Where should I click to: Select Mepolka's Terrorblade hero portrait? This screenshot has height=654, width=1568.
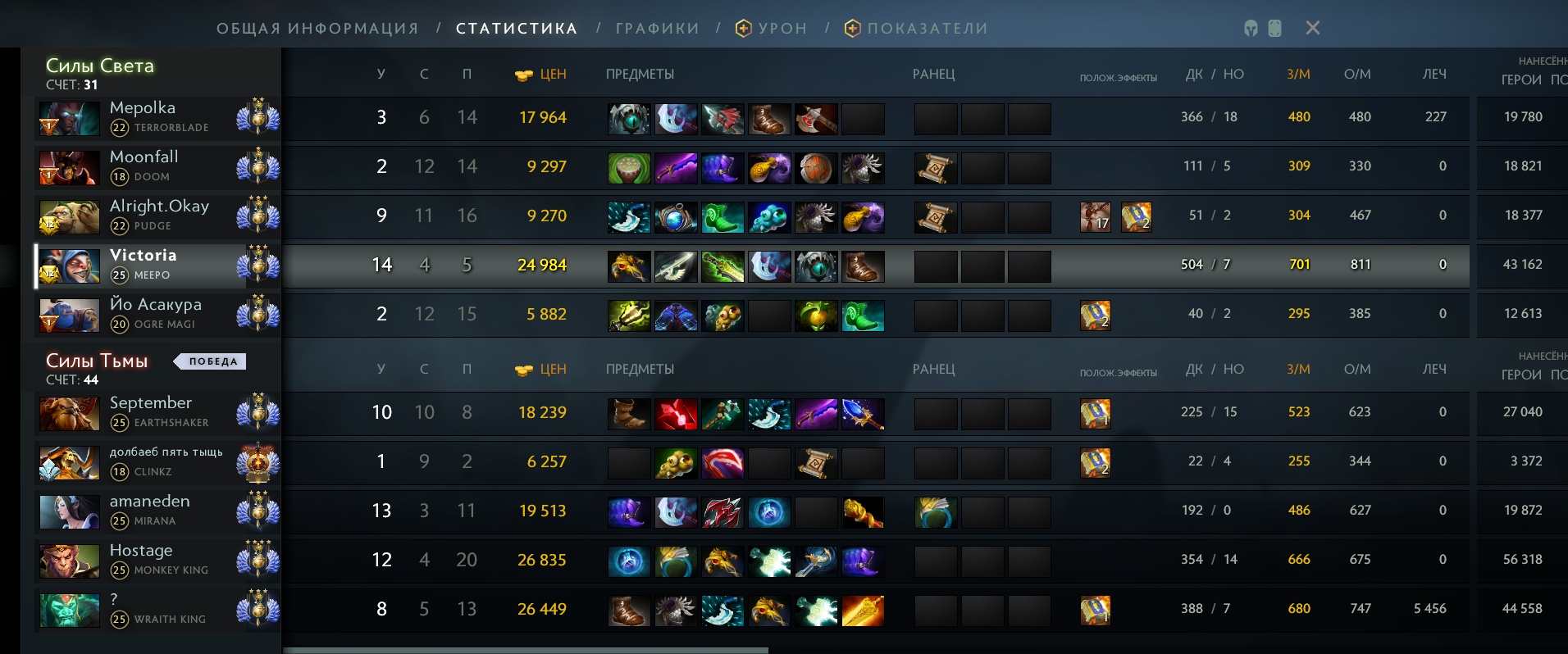[68, 117]
